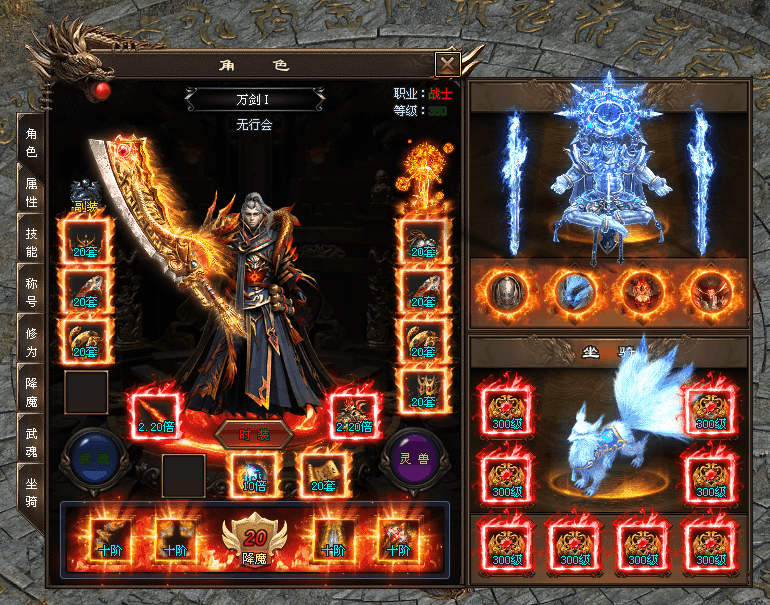Show the 修为 cultivation tab

(32, 341)
